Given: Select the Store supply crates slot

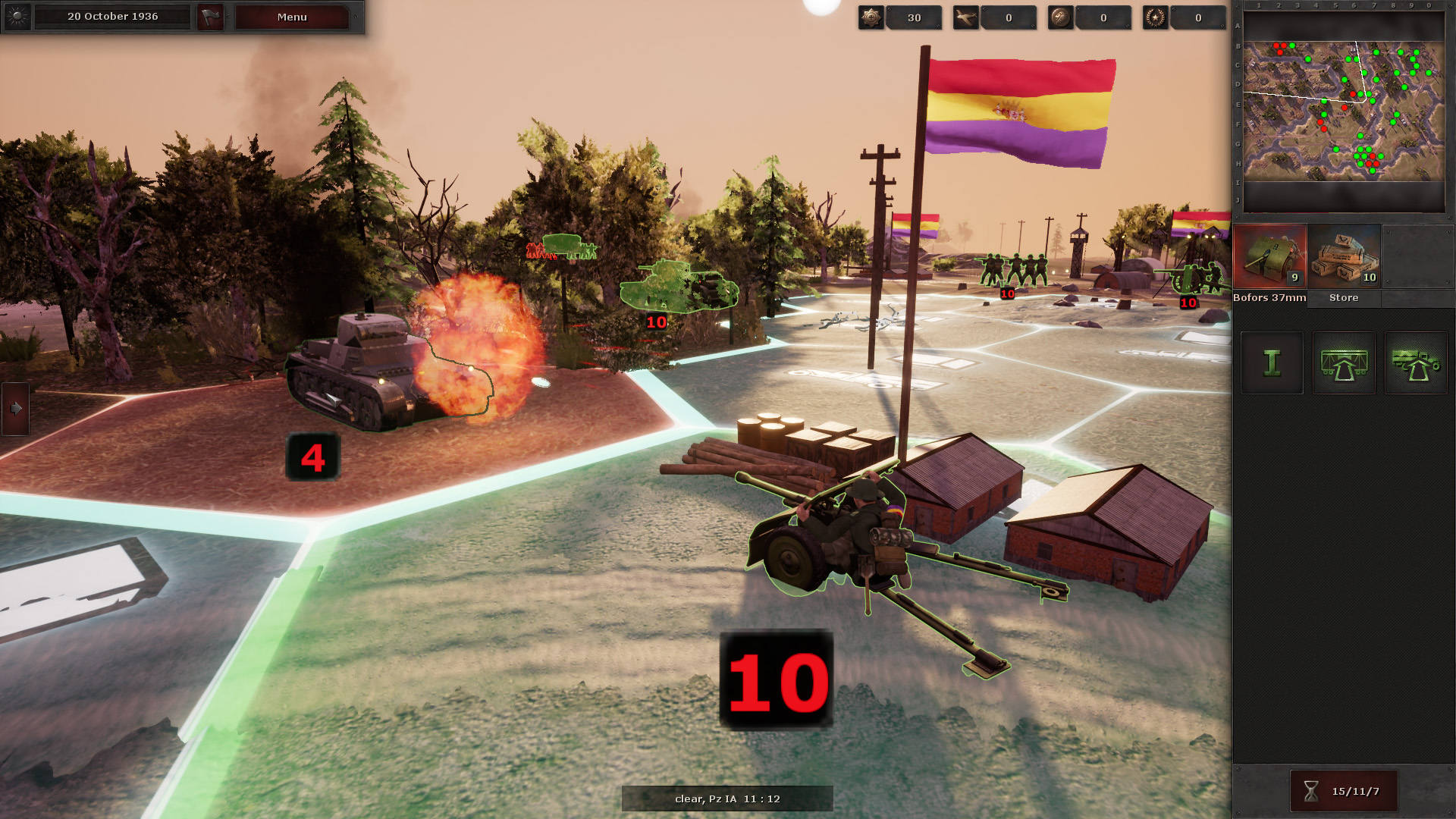Looking at the screenshot, I should pyautogui.click(x=1343, y=256).
